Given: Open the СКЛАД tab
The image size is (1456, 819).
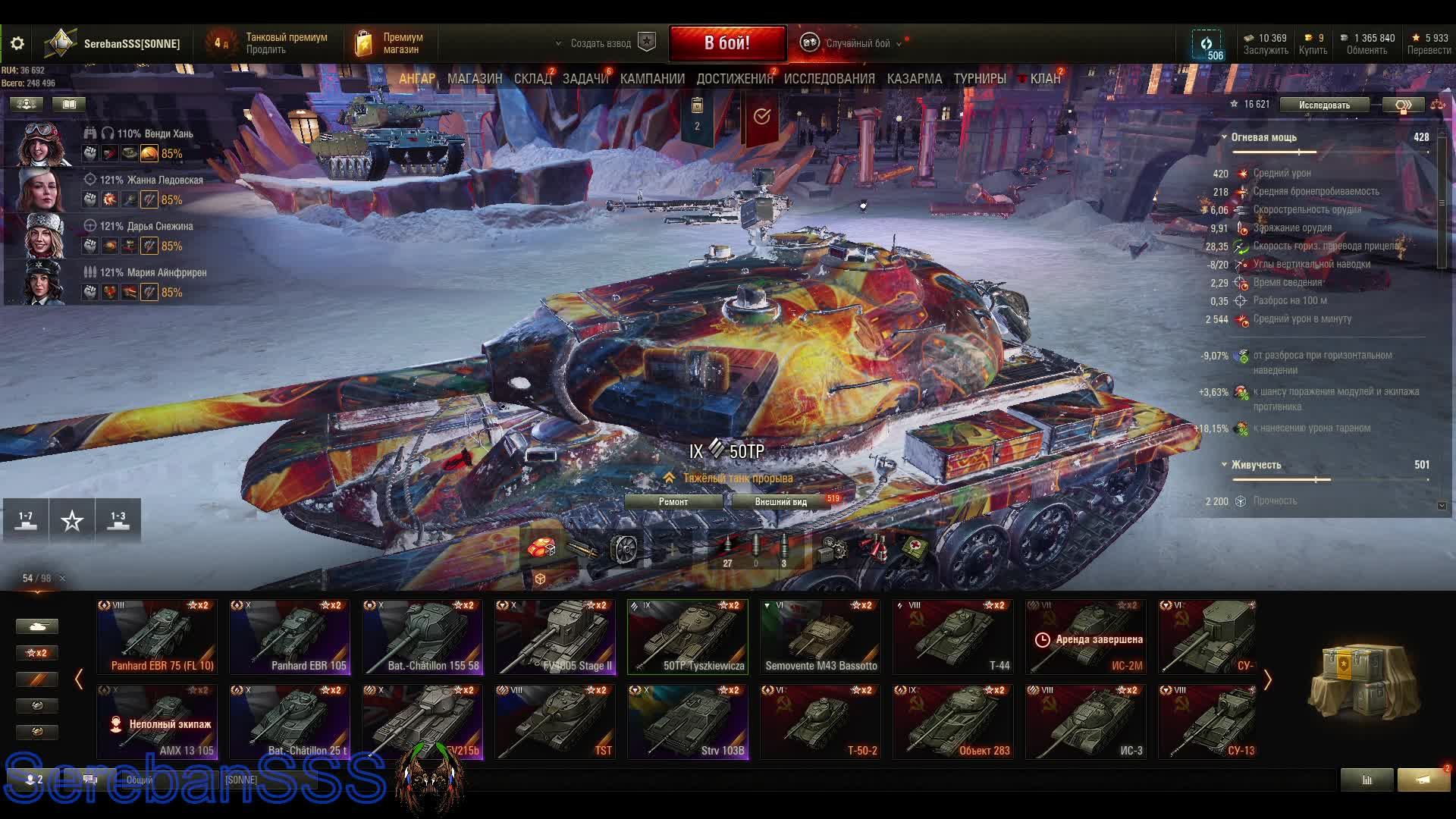Looking at the screenshot, I should tap(532, 79).
